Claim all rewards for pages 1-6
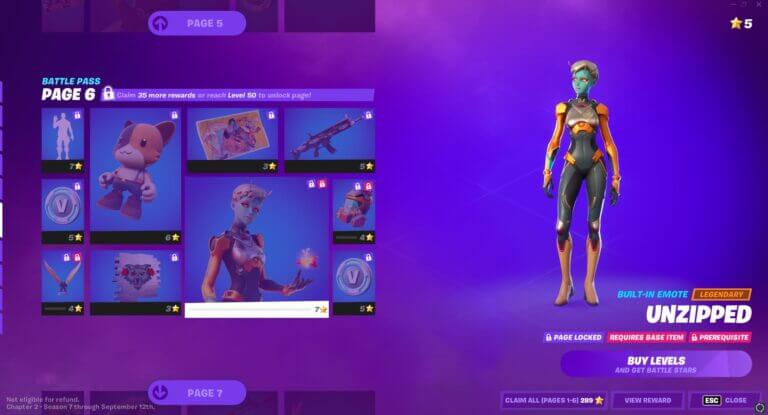 [553, 400]
